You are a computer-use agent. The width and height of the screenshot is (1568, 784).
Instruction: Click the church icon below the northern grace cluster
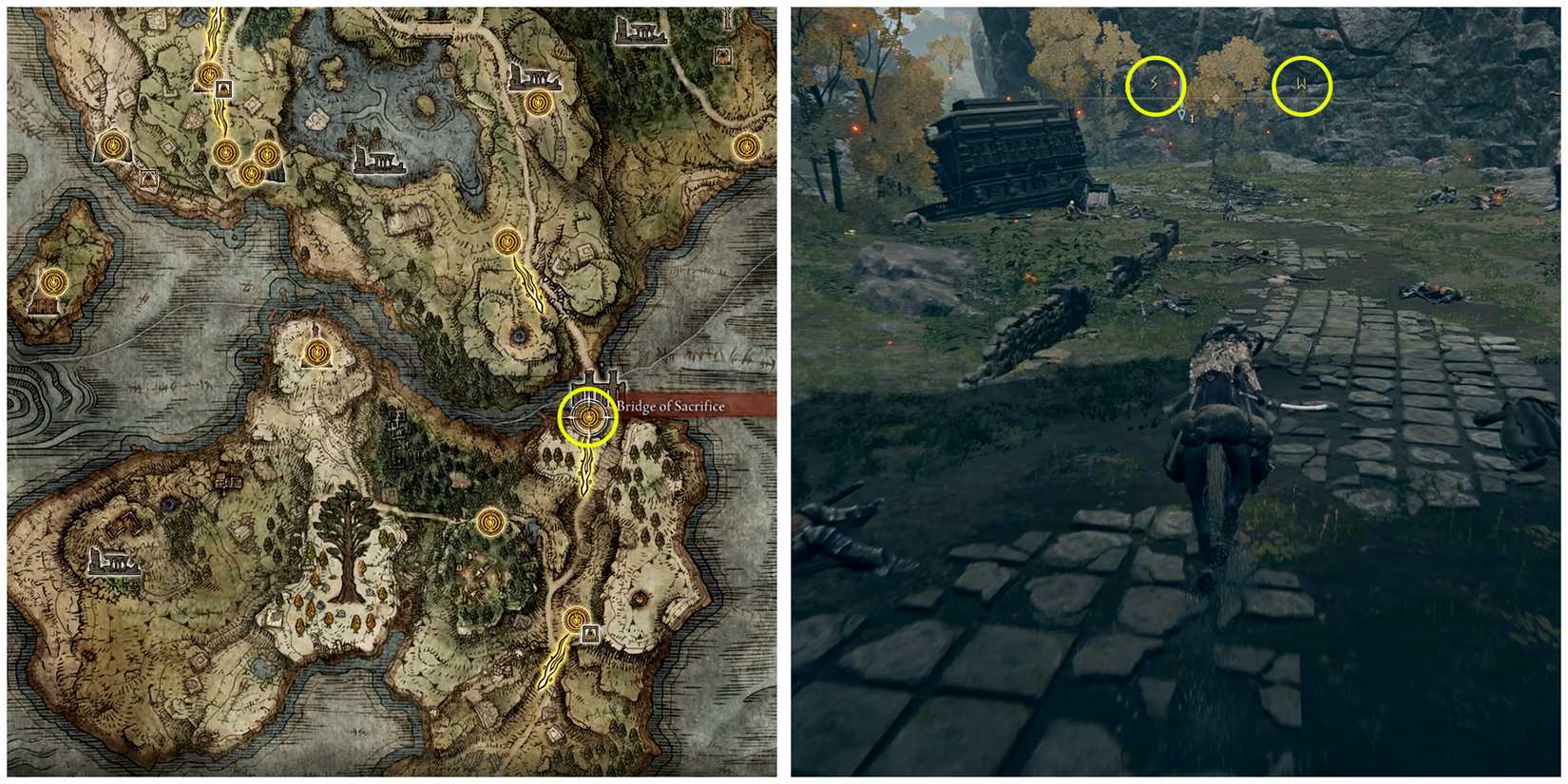223,87
